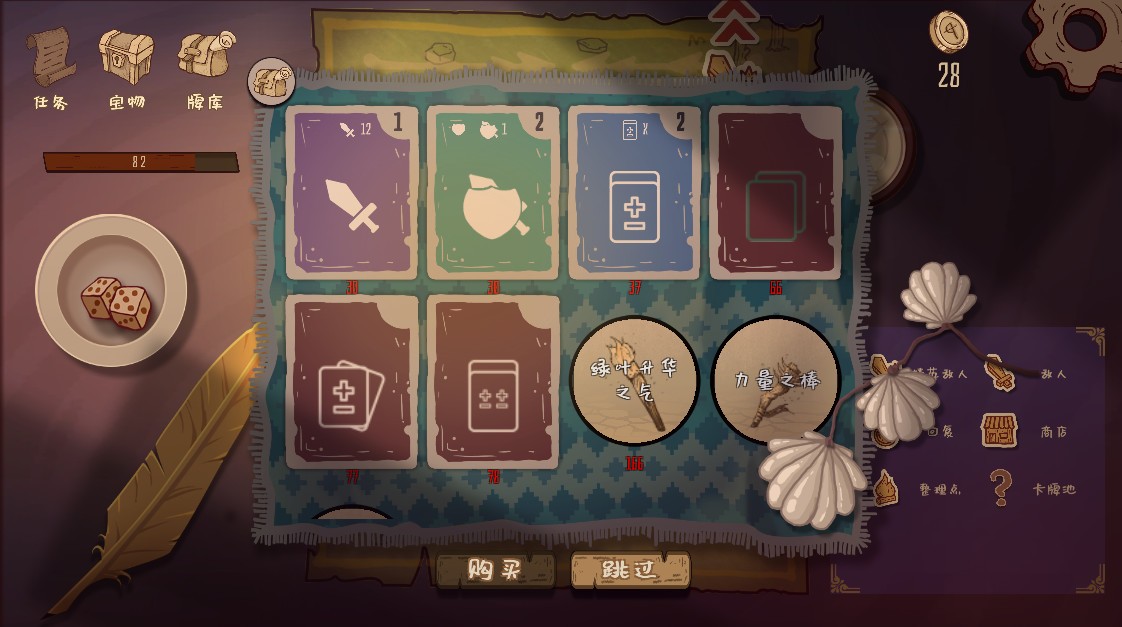Viewport: 1122px width, 627px height.
Task: Click the shop tab icon with bag
Action: pos(268,81)
